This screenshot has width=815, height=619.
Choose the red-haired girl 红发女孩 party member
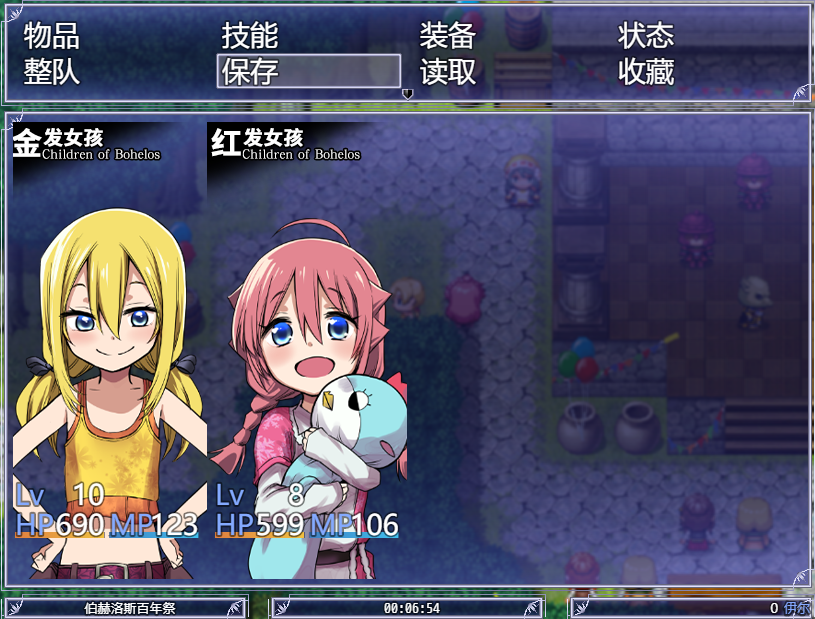[308, 350]
